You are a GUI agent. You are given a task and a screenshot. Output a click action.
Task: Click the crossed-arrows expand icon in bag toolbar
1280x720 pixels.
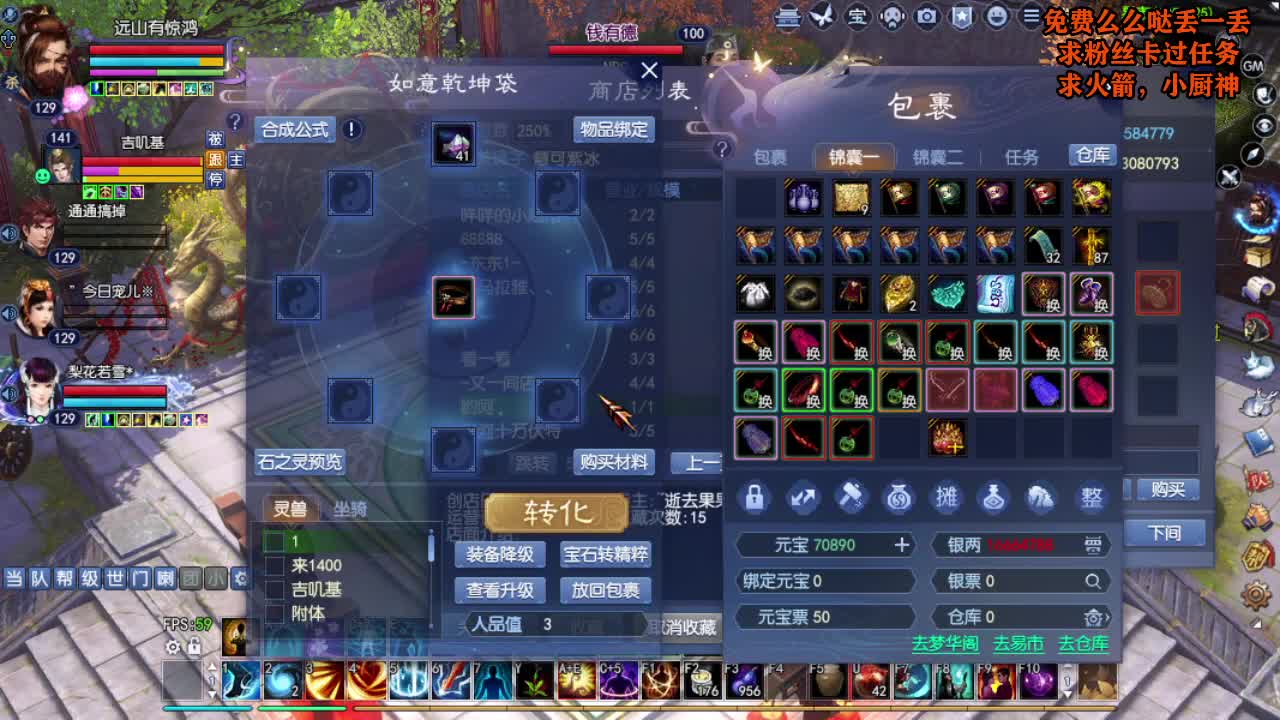802,499
